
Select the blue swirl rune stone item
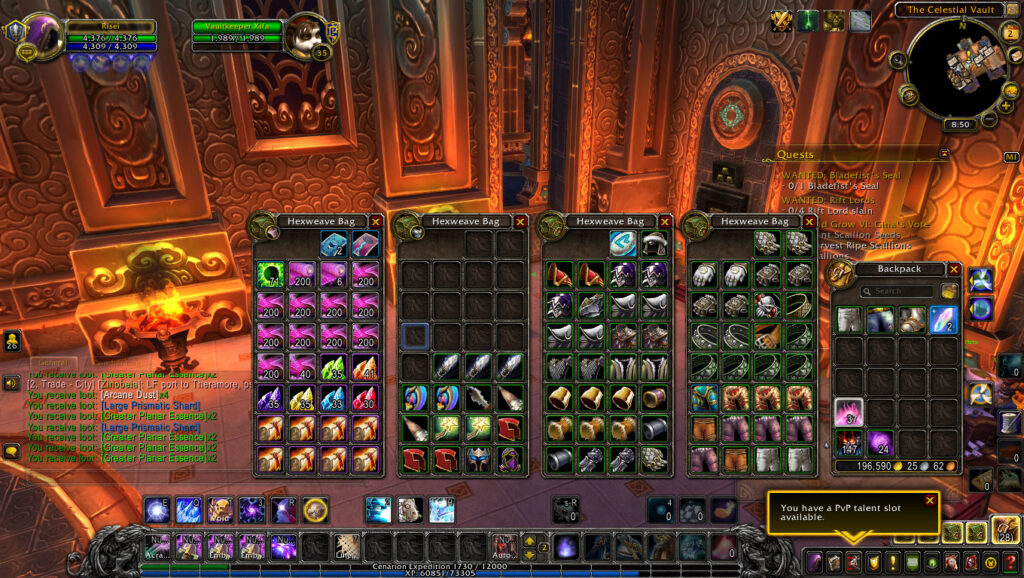pyautogui.click(x=623, y=243)
